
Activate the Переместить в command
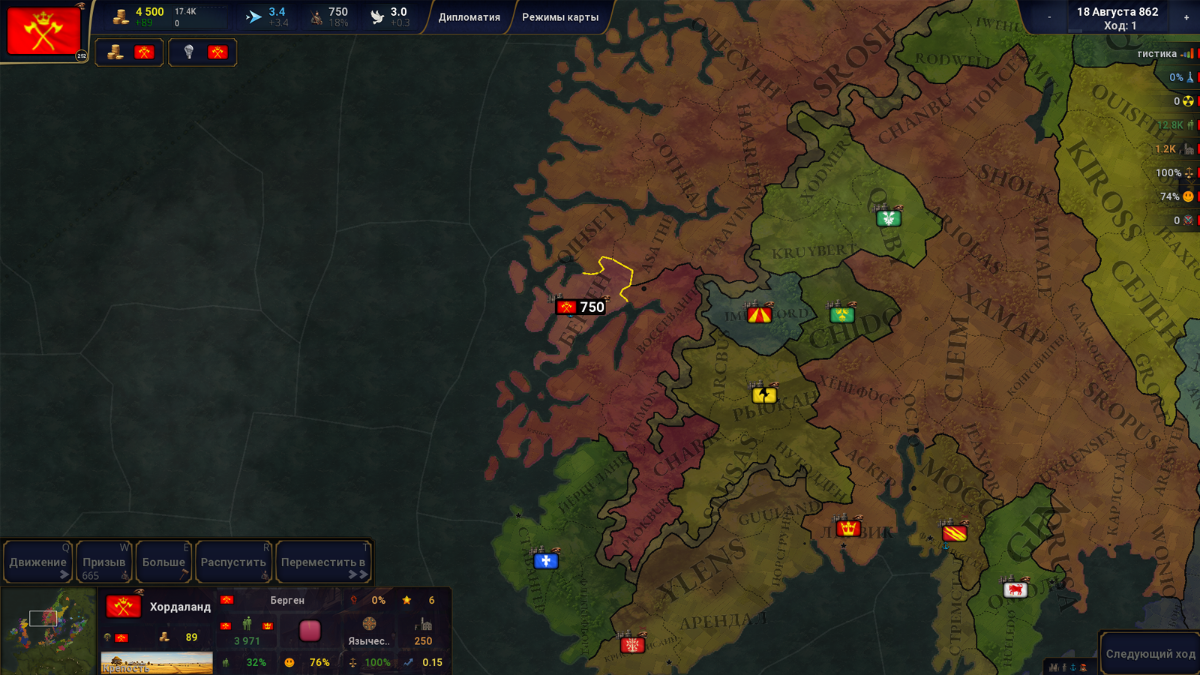(323, 562)
